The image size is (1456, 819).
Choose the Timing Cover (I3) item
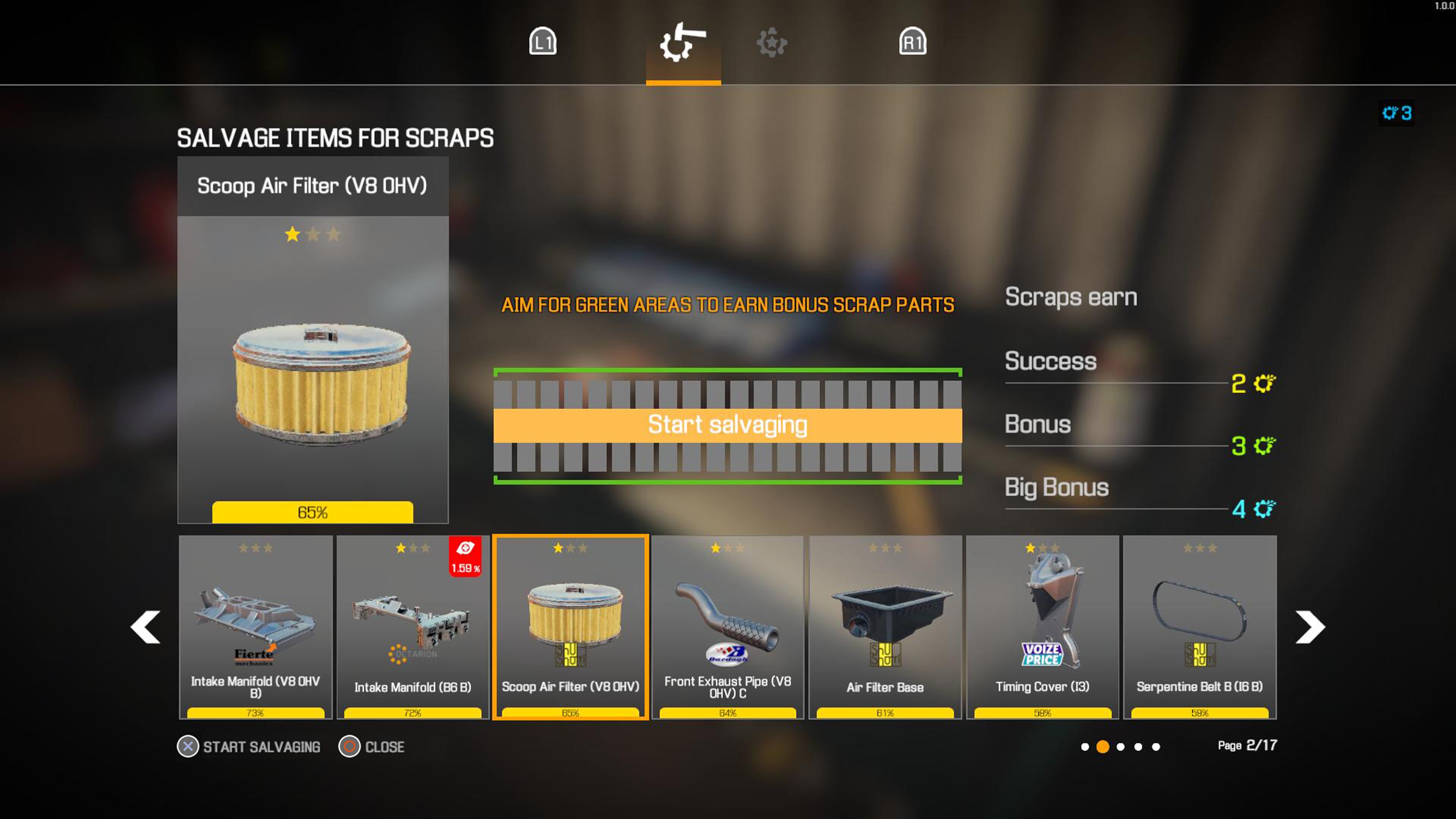1042,627
